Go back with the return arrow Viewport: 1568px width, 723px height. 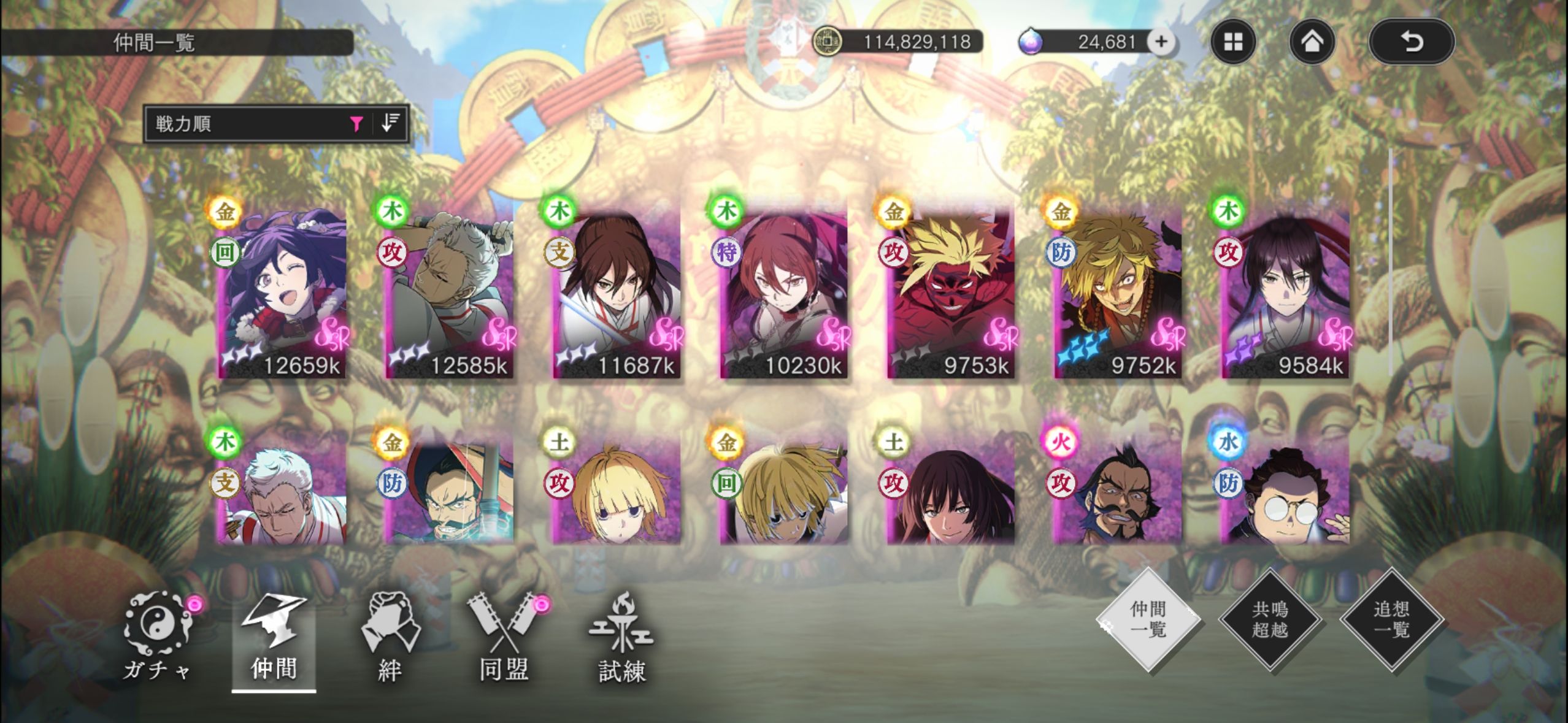[x=1411, y=42]
